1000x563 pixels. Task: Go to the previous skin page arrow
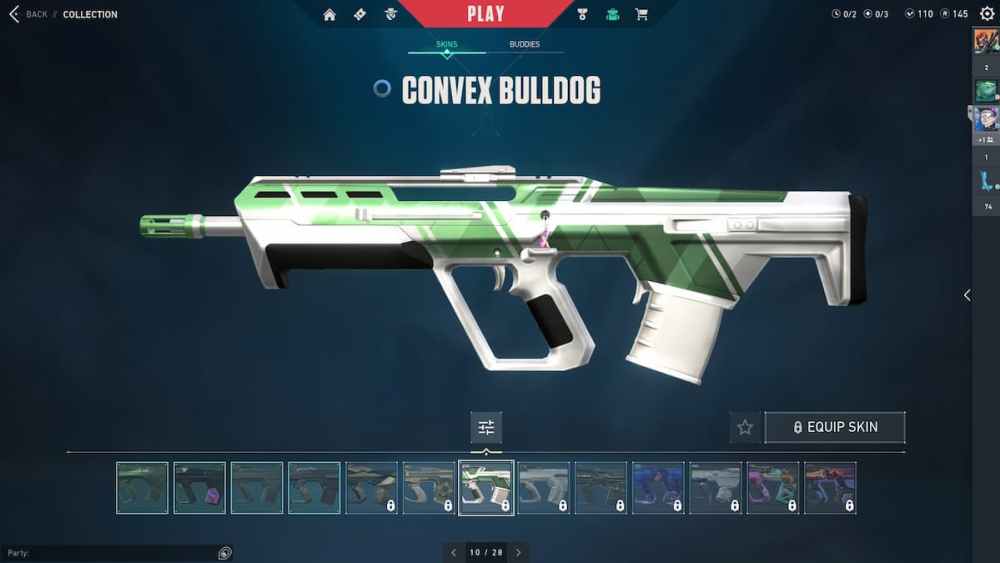(x=453, y=552)
